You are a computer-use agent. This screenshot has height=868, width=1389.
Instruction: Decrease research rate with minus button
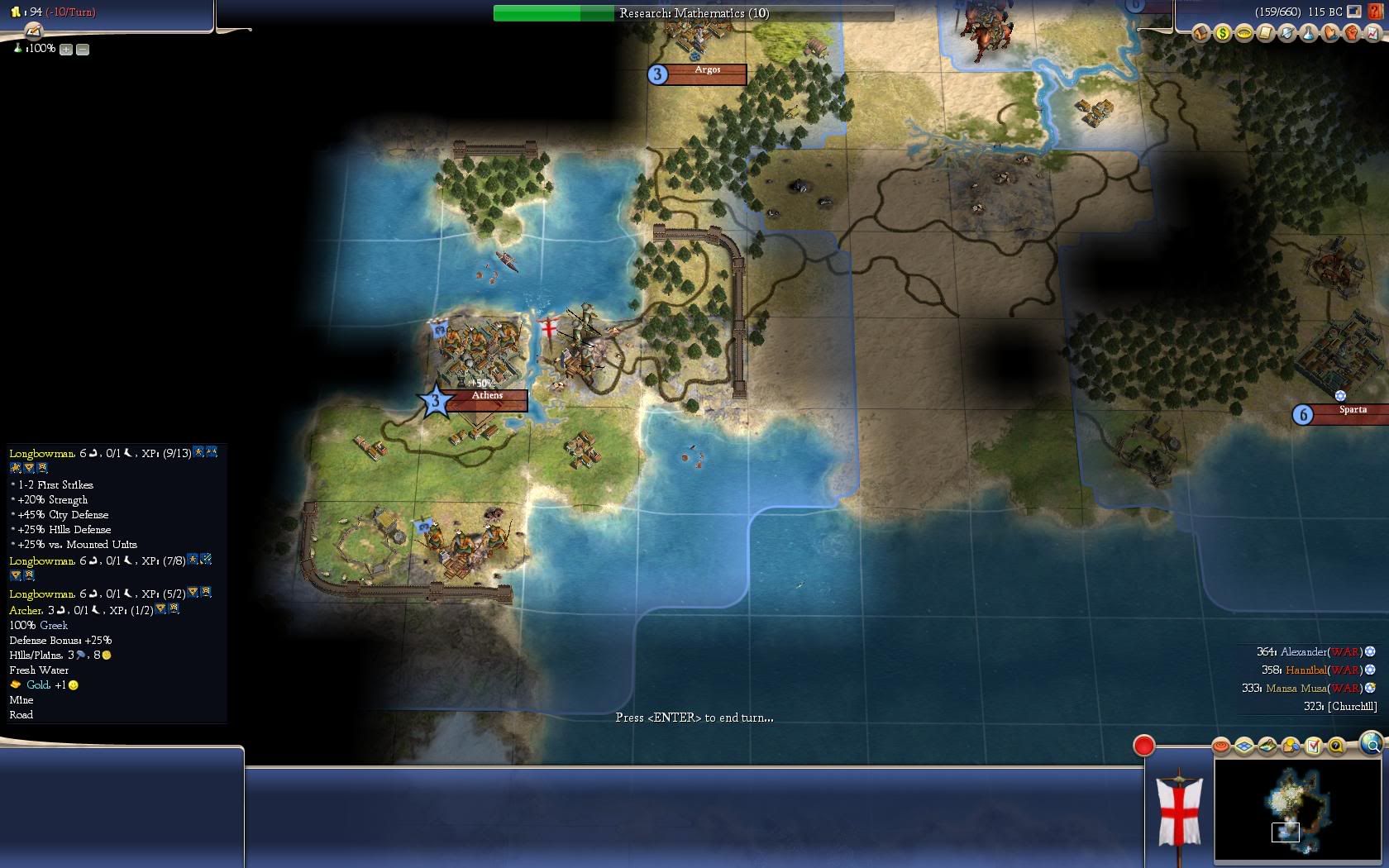pyautogui.click(x=83, y=50)
